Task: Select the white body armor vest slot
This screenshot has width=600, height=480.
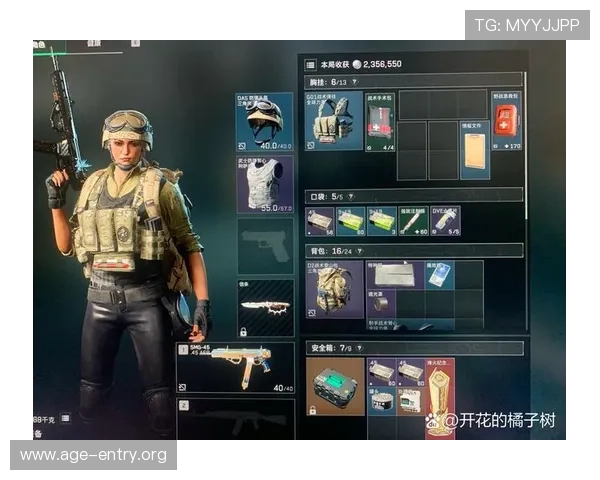Action: (x=265, y=184)
